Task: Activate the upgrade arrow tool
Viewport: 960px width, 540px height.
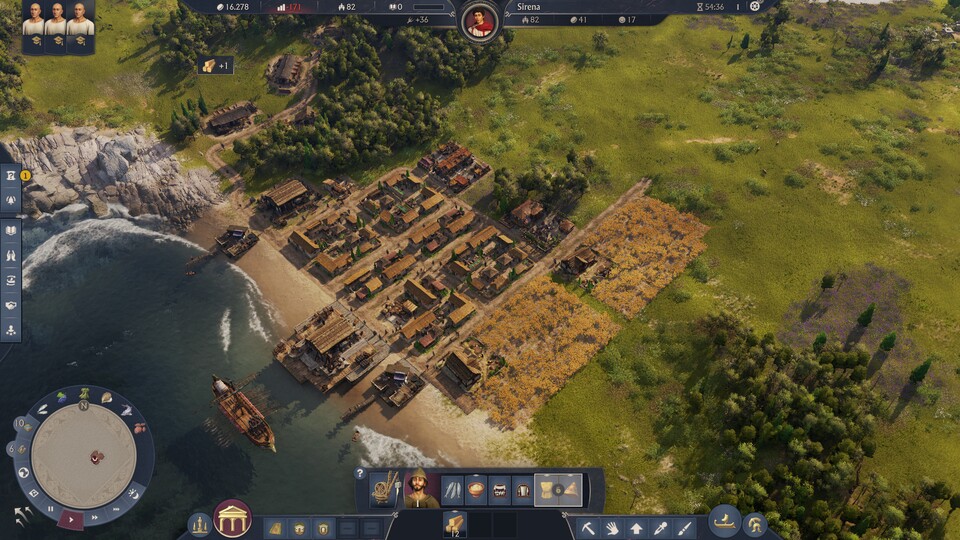Action: pyautogui.click(x=636, y=527)
